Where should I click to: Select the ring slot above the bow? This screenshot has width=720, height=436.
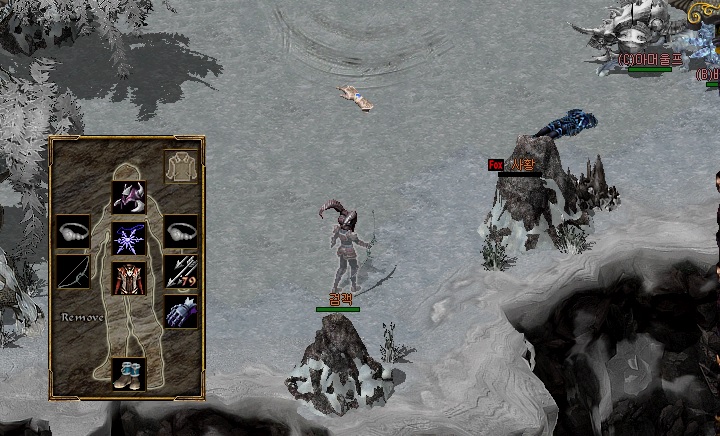pos(73,231)
